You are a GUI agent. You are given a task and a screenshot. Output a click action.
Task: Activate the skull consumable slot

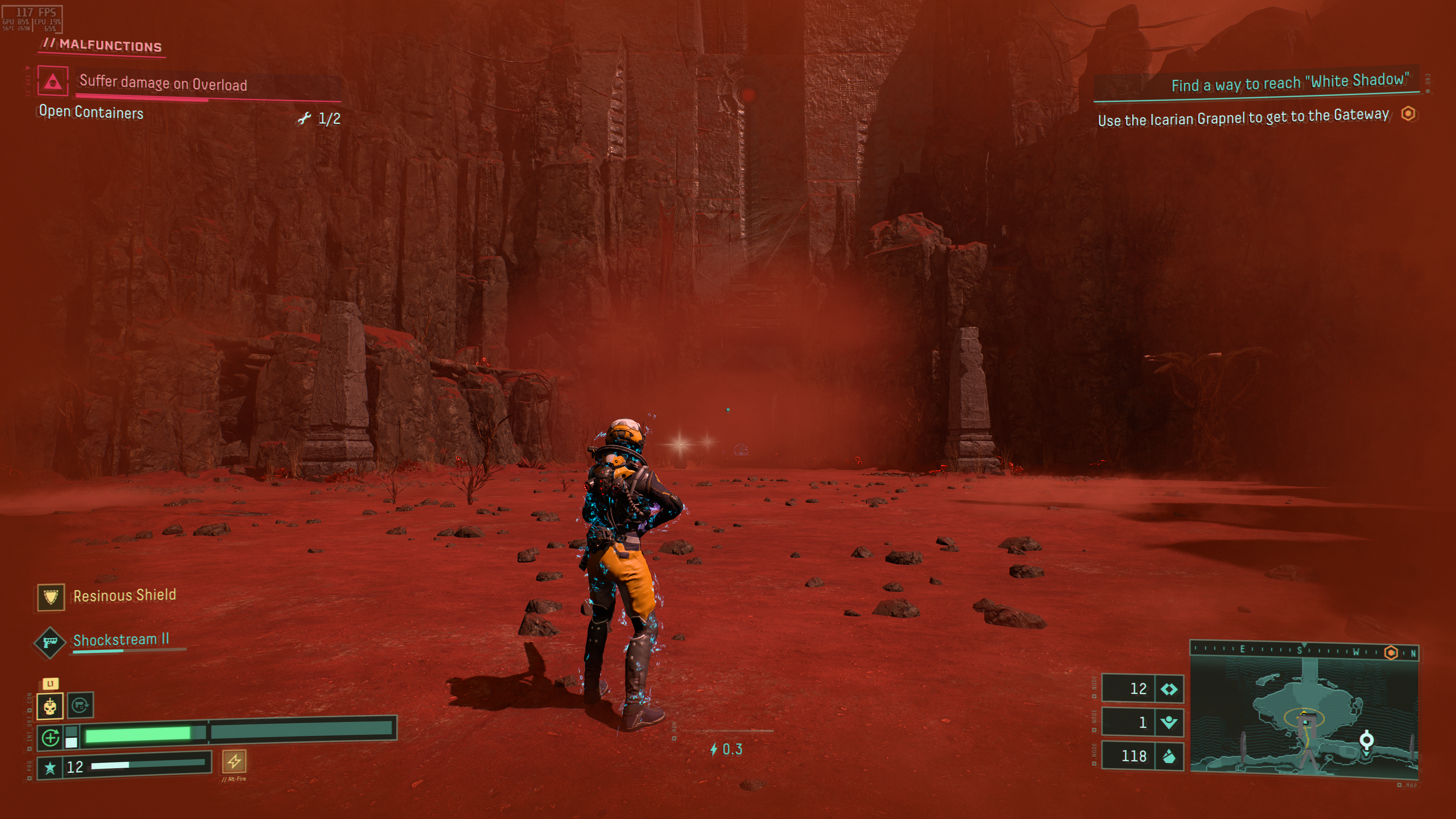point(50,706)
